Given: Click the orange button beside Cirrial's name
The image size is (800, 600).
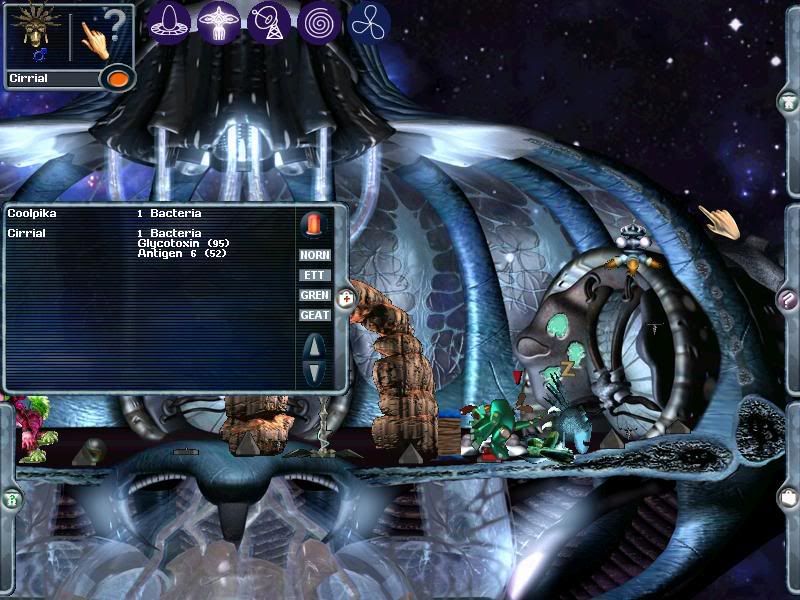Looking at the screenshot, I should coord(117,78).
